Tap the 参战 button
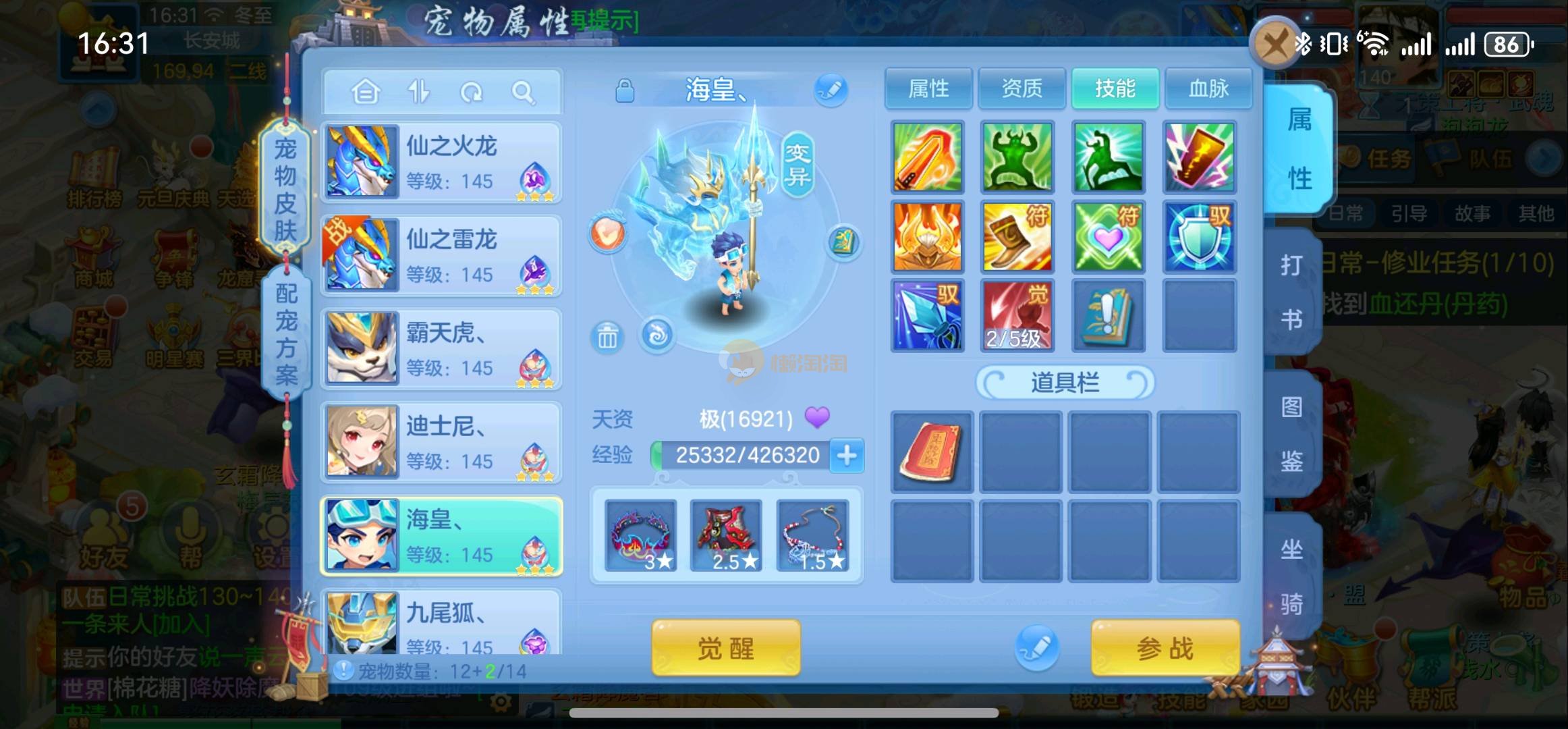1568x729 pixels. point(1165,648)
